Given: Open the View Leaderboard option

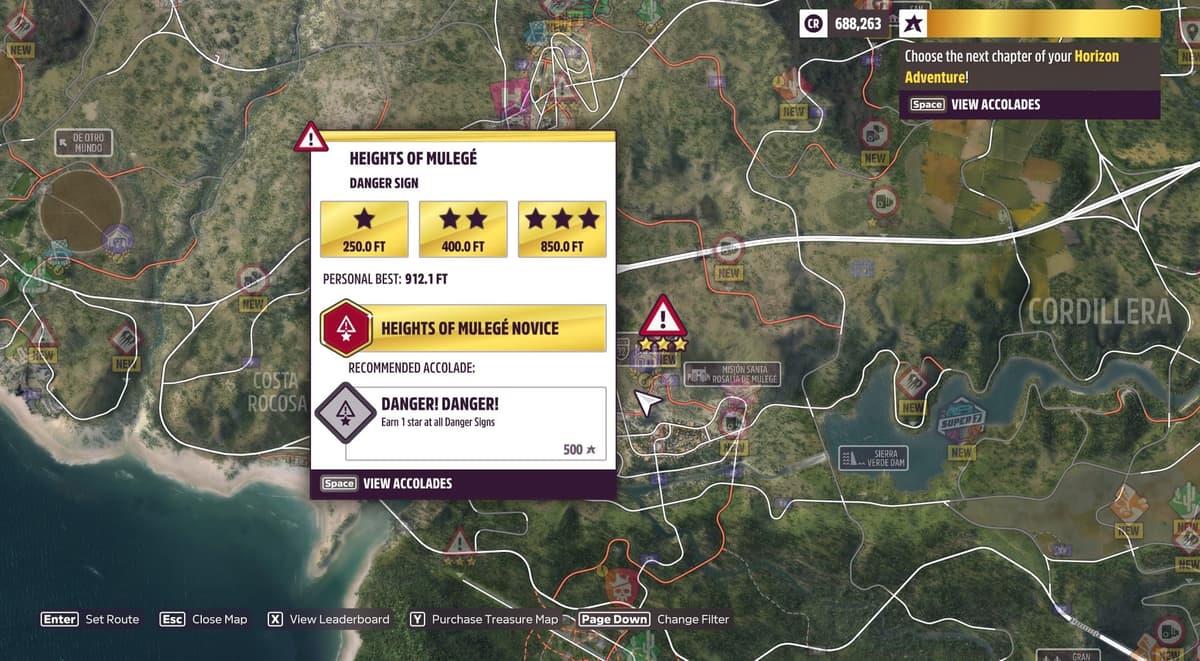Looking at the screenshot, I should pyautogui.click(x=329, y=620).
